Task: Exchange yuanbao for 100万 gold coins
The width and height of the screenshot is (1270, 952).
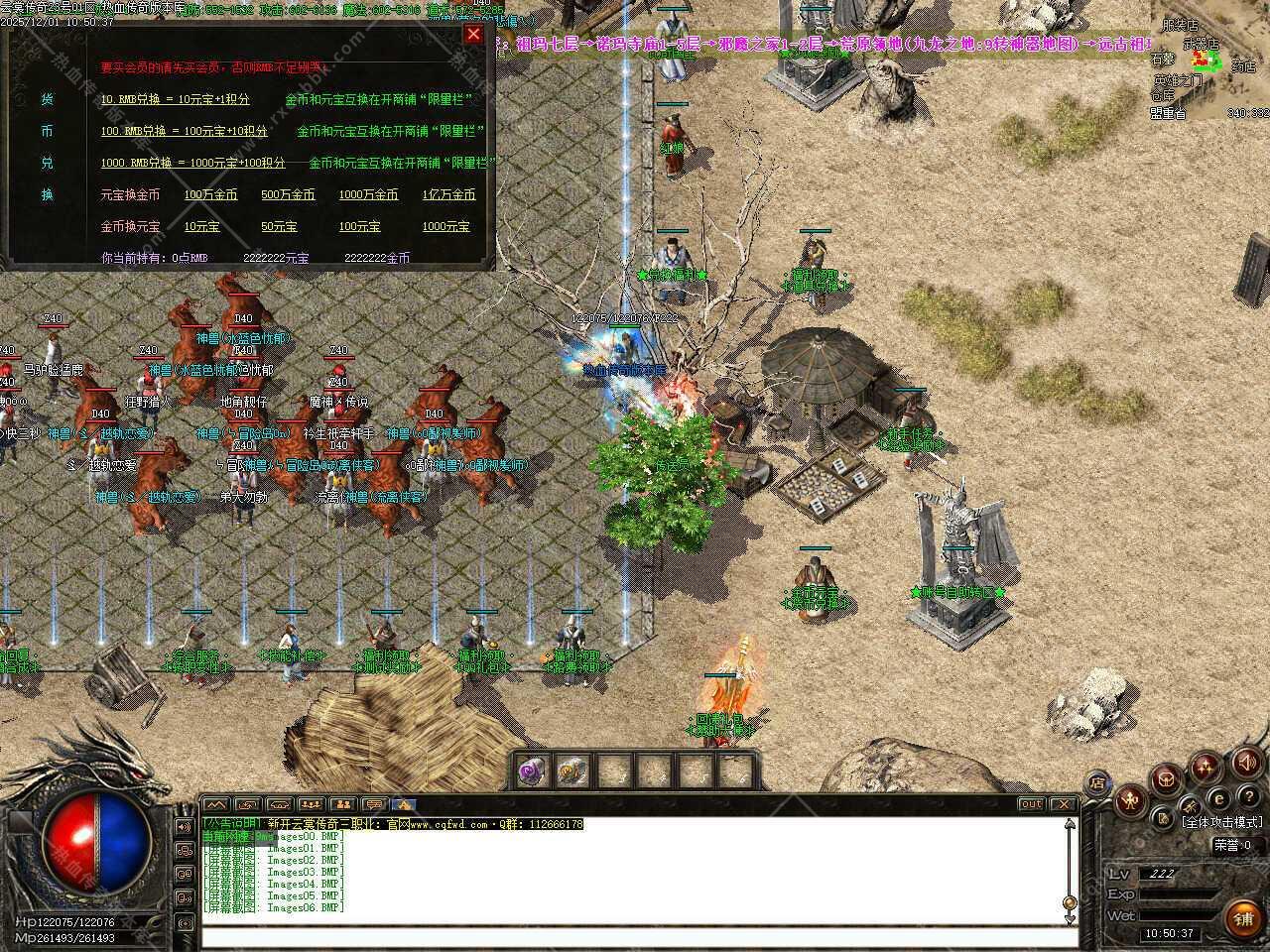Action: pos(210,195)
